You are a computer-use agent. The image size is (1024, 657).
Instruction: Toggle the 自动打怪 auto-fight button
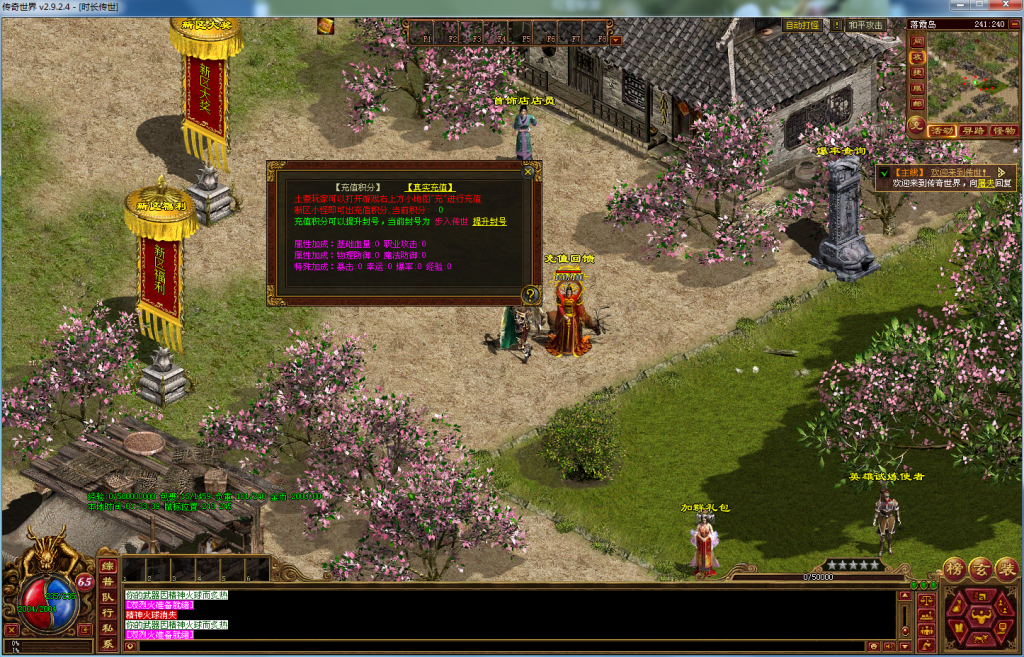pos(802,25)
